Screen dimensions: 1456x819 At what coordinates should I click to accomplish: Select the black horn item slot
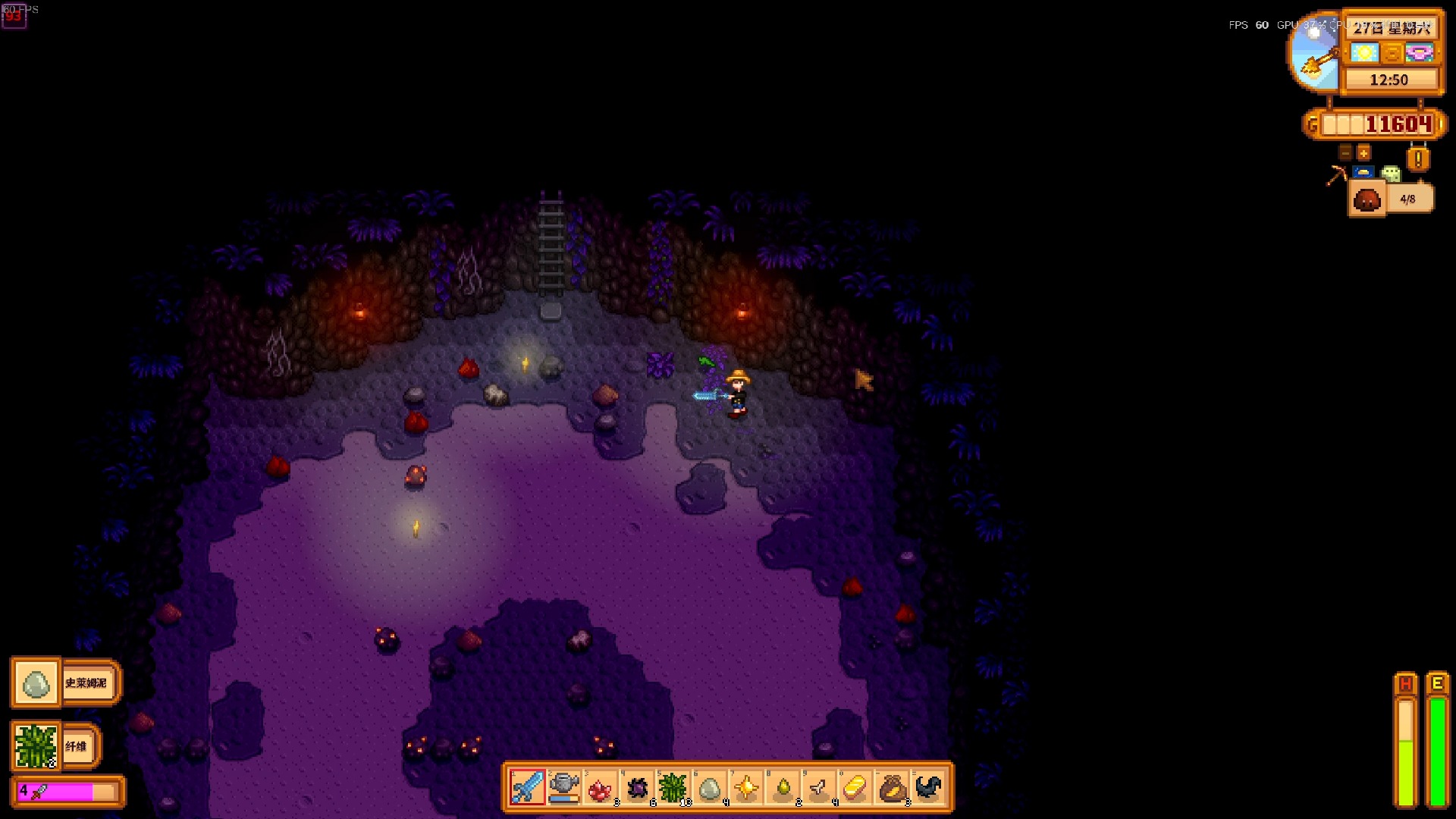coord(929,788)
